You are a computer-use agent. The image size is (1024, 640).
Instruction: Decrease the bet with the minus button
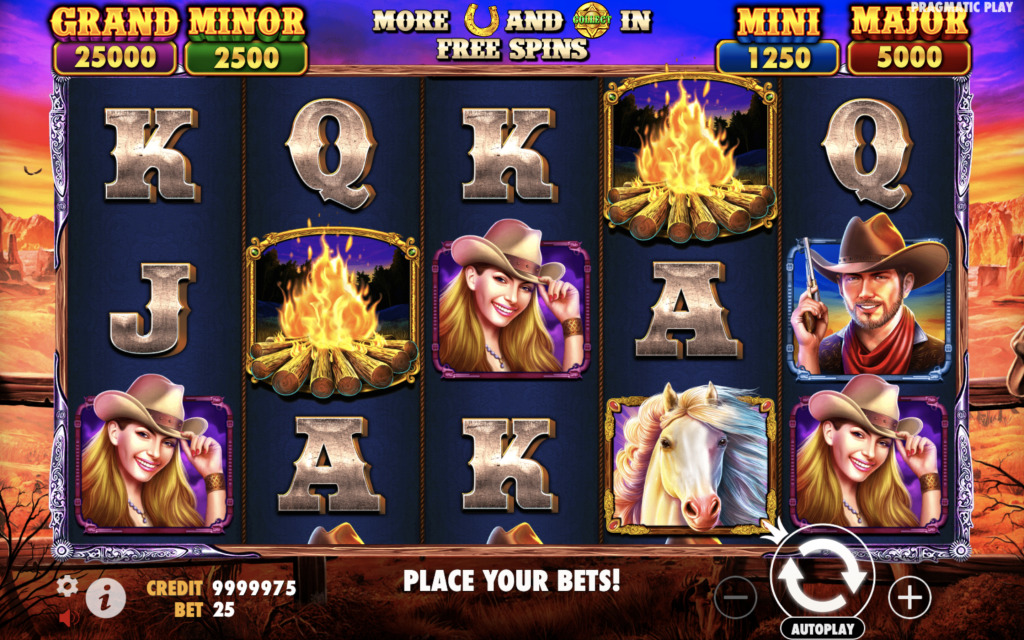pos(735,597)
